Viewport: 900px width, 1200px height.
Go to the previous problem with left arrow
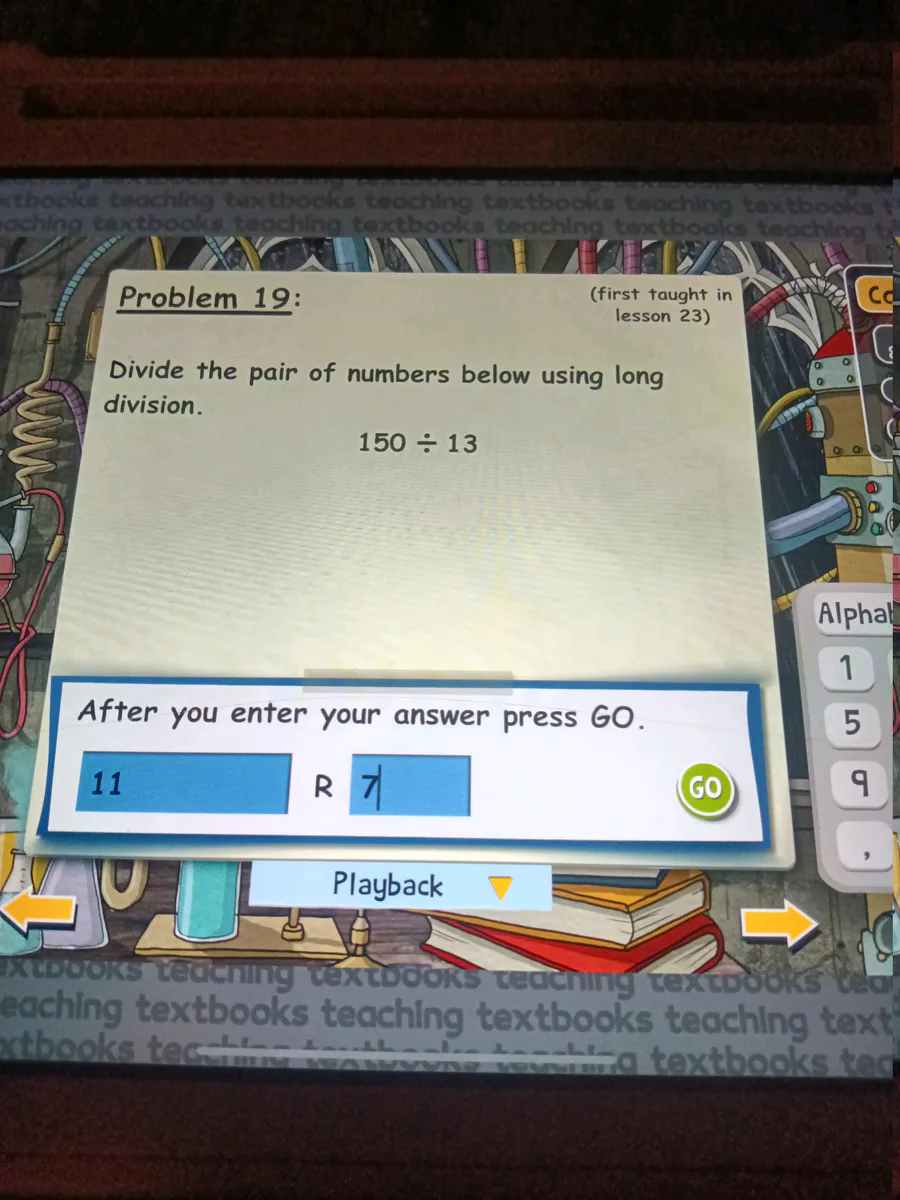(x=38, y=912)
